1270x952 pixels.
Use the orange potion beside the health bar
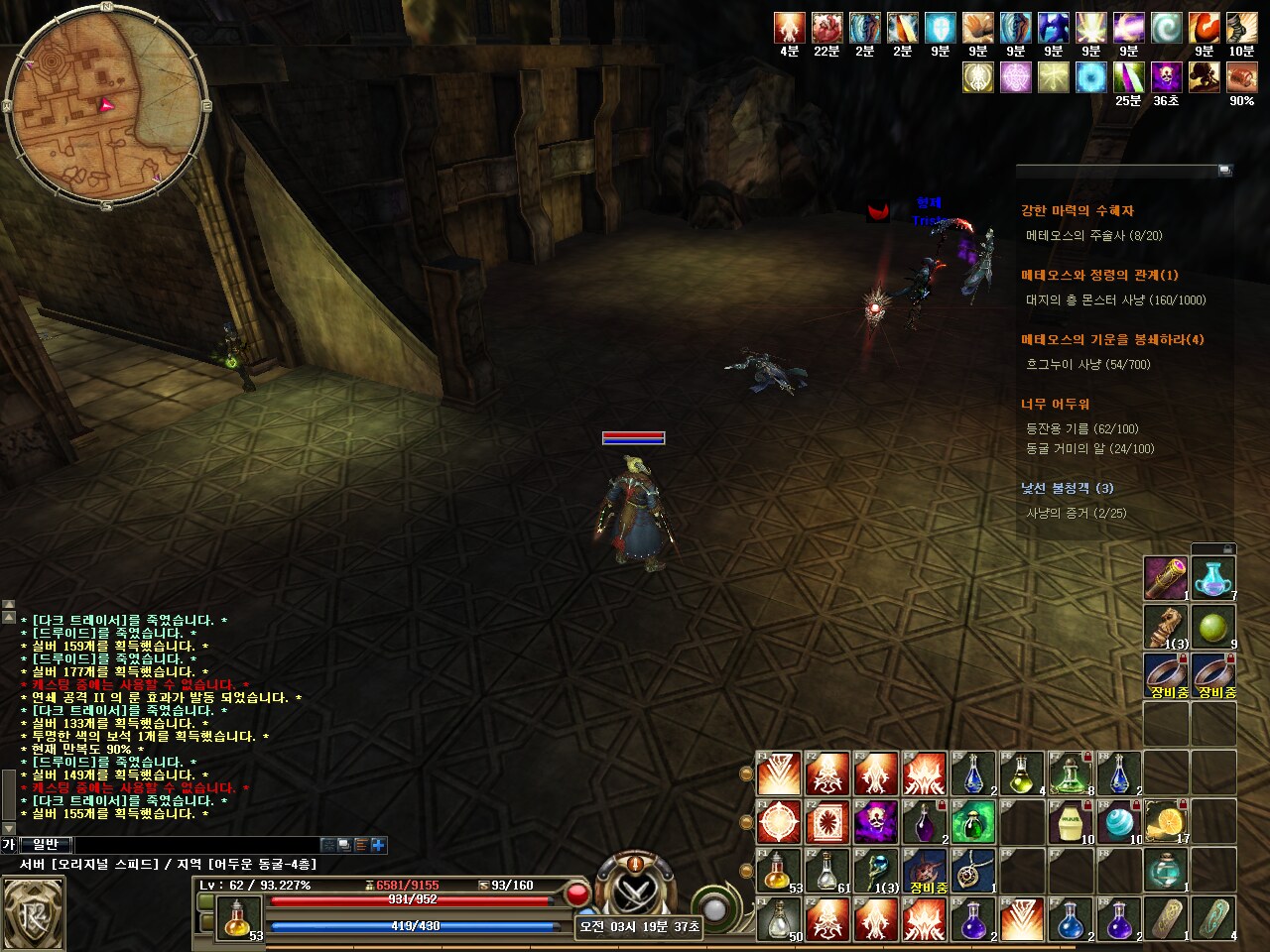[x=237, y=918]
